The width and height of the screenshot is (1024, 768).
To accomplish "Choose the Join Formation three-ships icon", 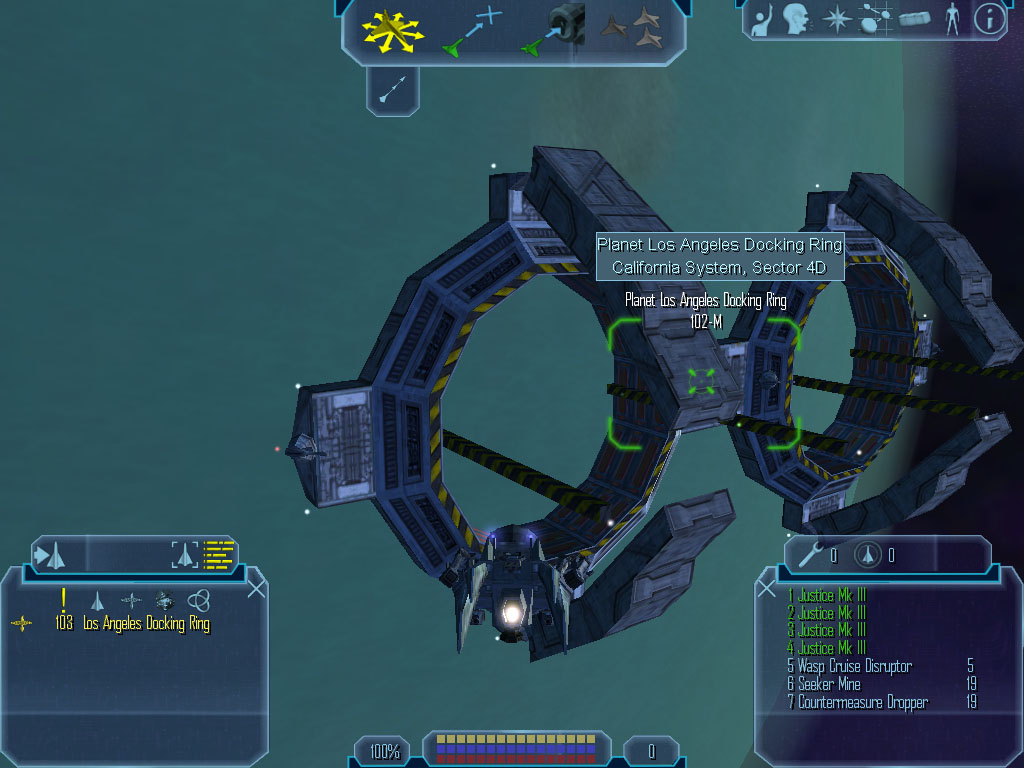I will [632, 29].
